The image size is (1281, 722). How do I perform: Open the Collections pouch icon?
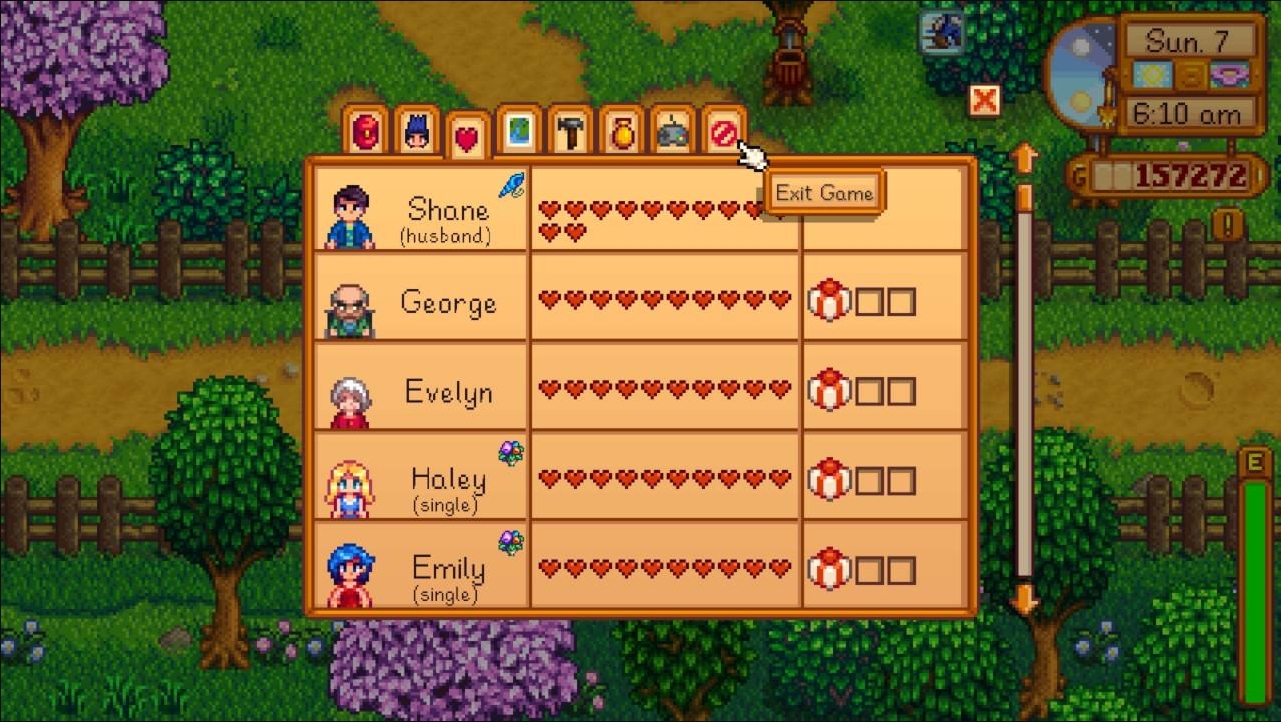tap(622, 130)
